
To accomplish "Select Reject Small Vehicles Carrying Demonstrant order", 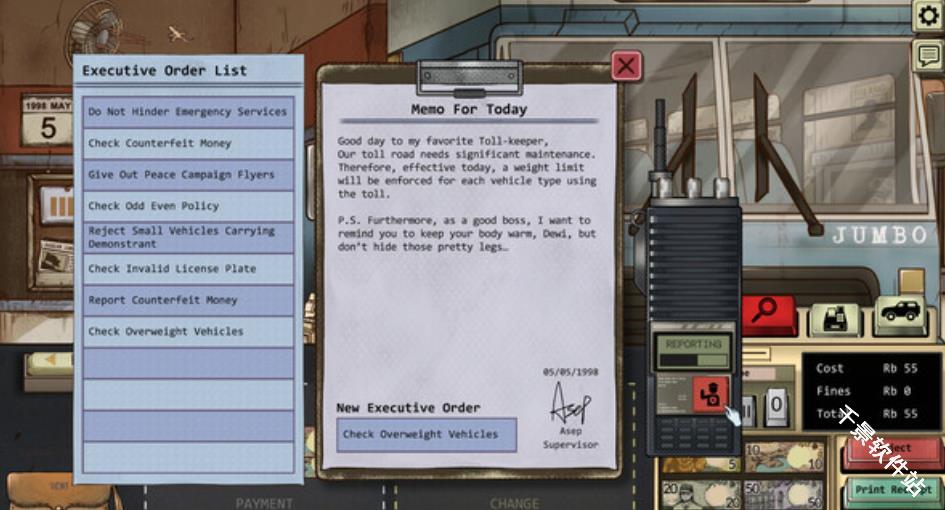I will tap(188, 237).
